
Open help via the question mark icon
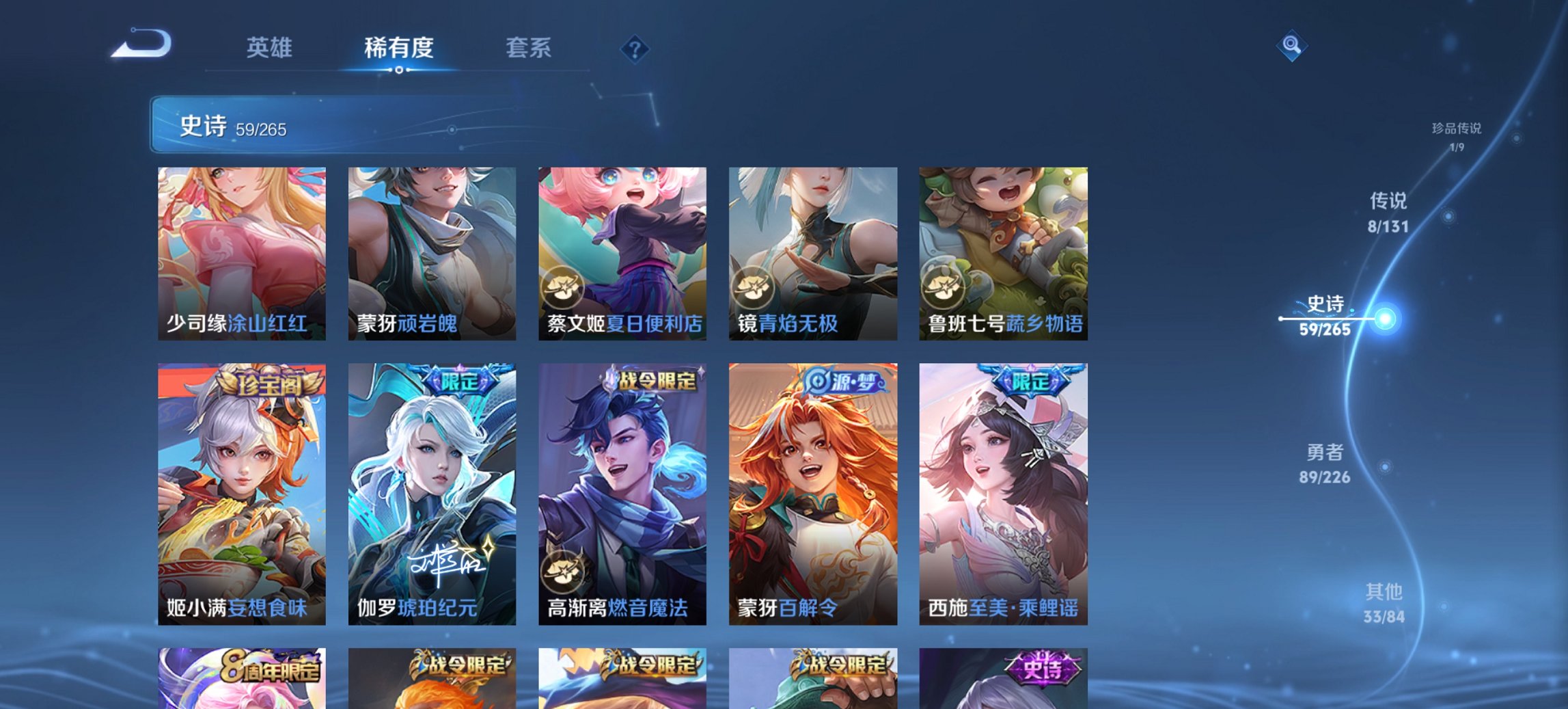click(x=635, y=49)
